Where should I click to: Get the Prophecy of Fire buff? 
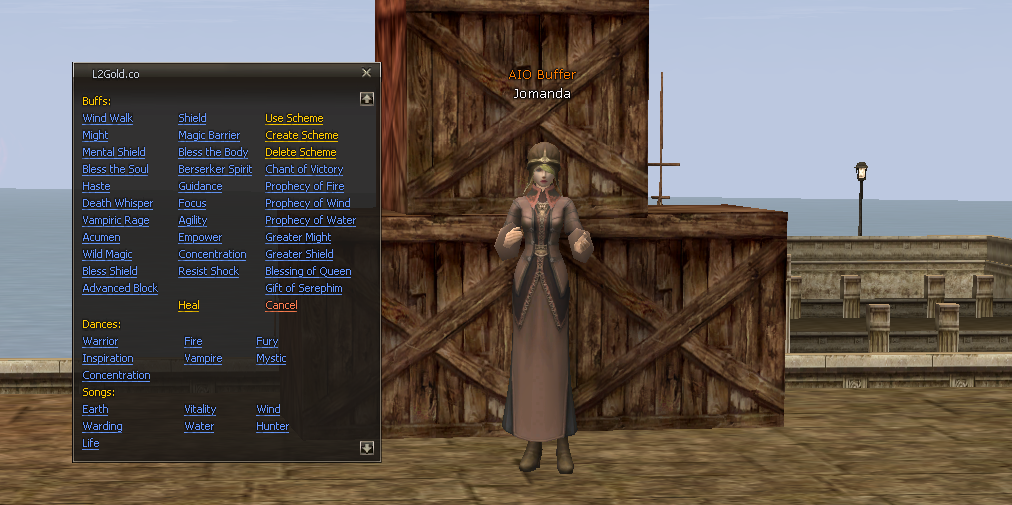pos(304,186)
